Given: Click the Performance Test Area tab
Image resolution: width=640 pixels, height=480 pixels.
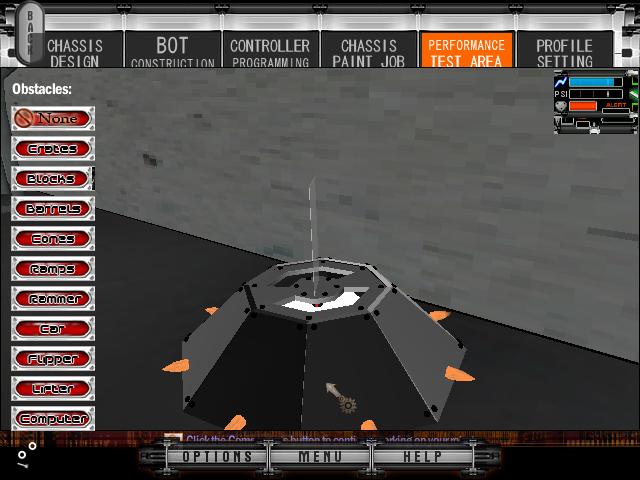Looking at the screenshot, I should [466, 51].
